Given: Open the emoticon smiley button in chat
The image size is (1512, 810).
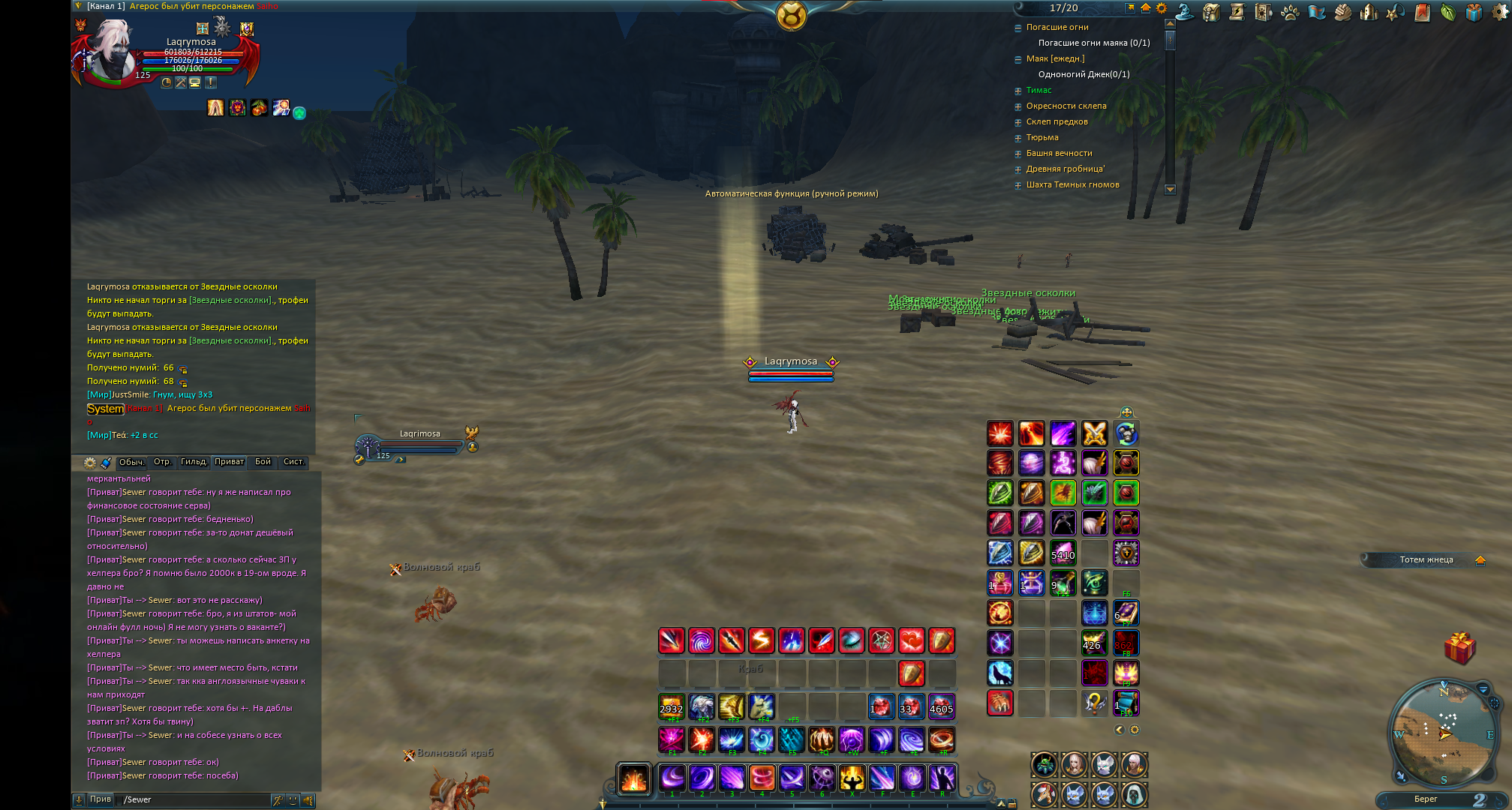Looking at the screenshot, I should (293, 800).
